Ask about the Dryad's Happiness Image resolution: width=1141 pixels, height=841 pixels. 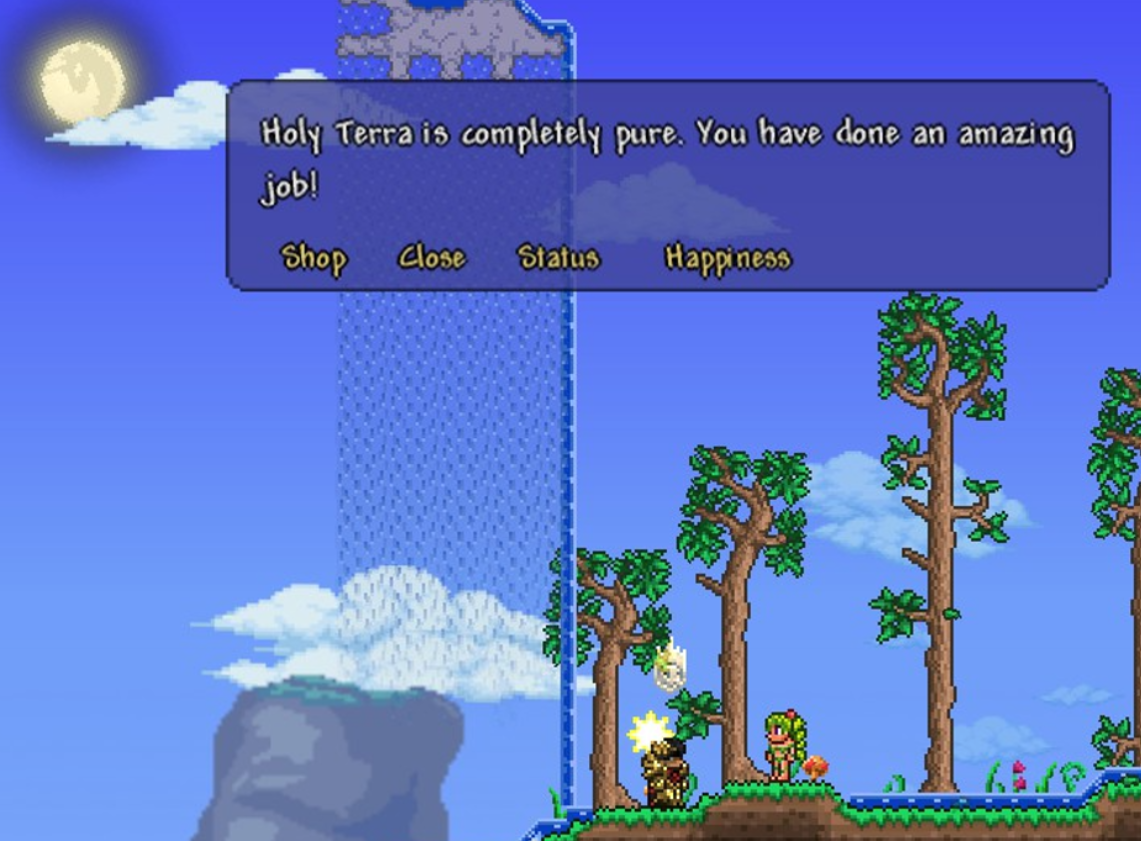tap(727, 258)
